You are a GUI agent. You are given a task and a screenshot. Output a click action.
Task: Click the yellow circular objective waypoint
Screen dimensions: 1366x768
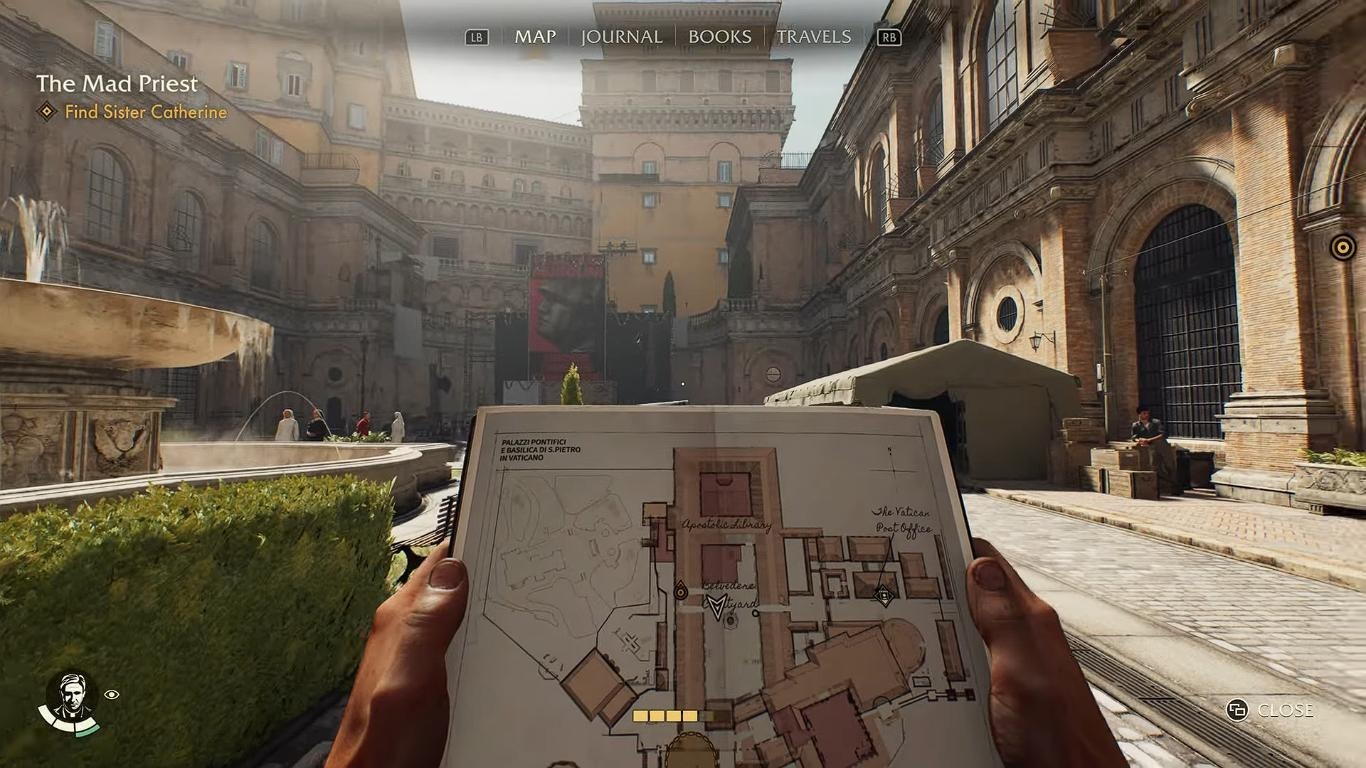(x=1342, y=246)
